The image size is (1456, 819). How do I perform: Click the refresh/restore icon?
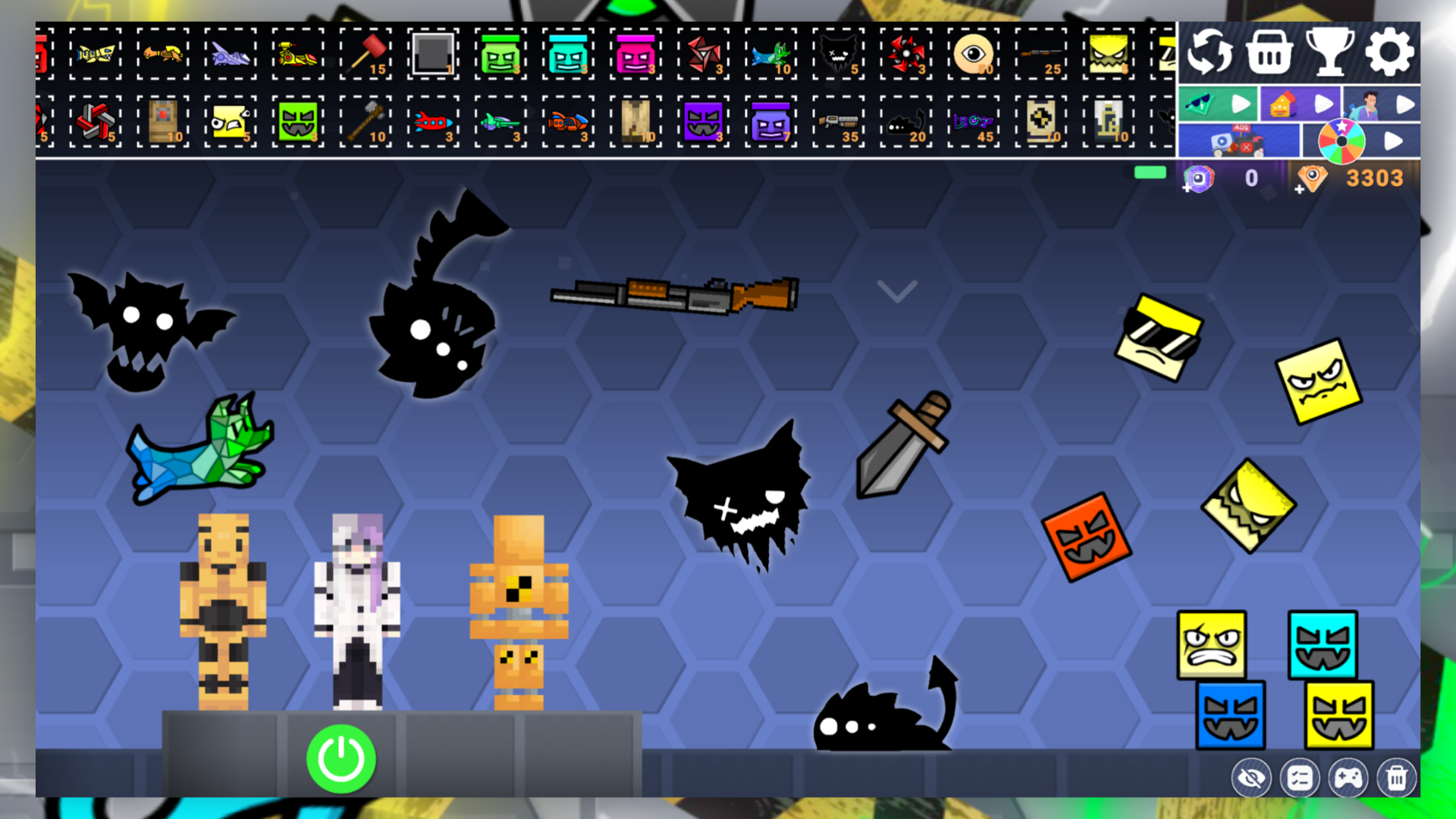click(1211, 52)
